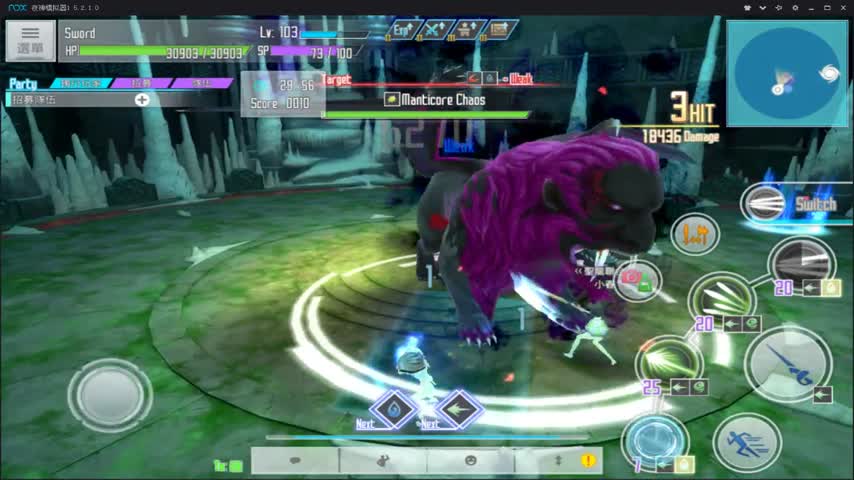Image resolution: width=854 pixels, height=480 pixels.
Task: Tap the main sword attack button
Action: pos(786,363)
